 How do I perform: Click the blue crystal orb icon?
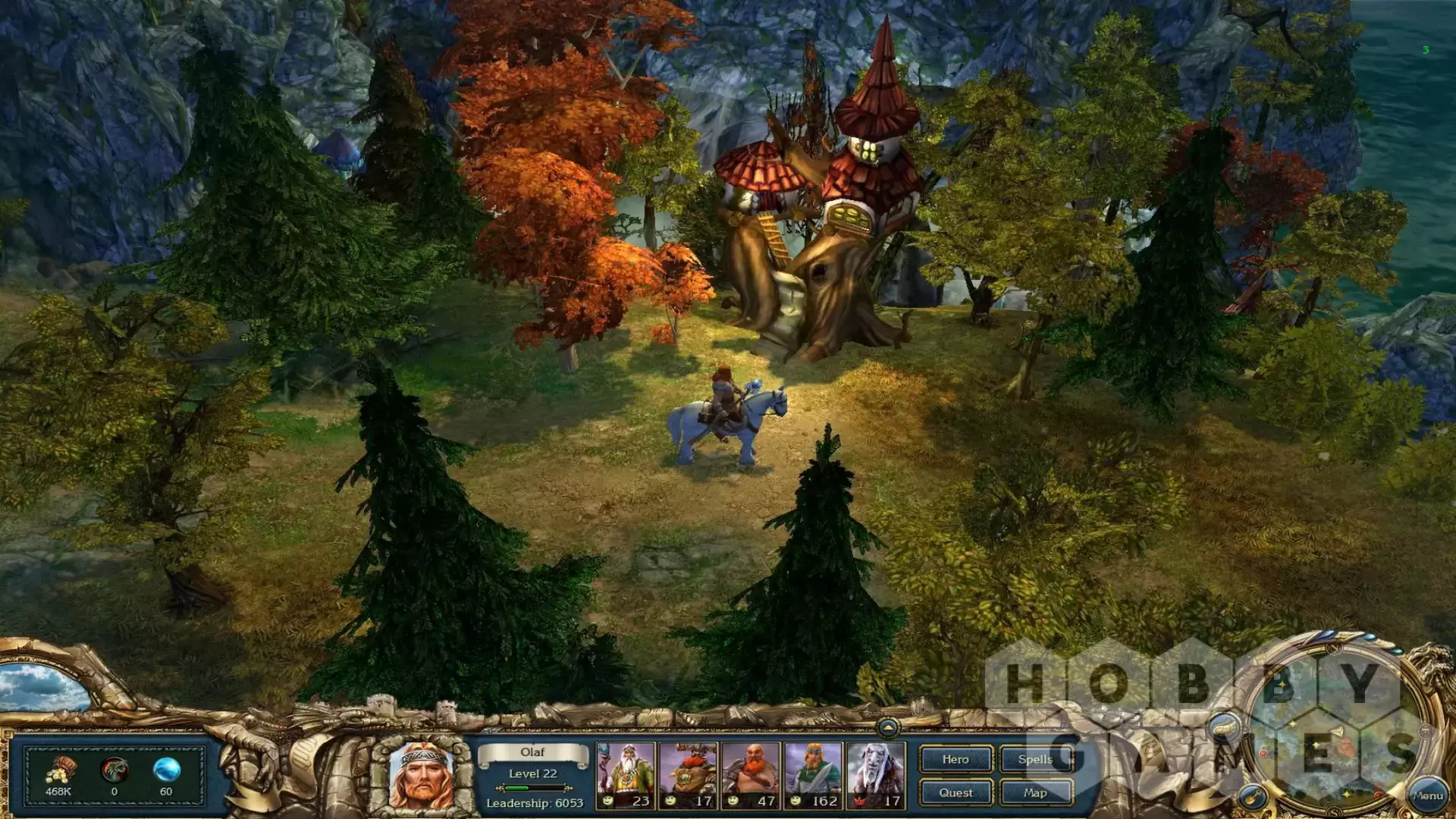(166, 770)
